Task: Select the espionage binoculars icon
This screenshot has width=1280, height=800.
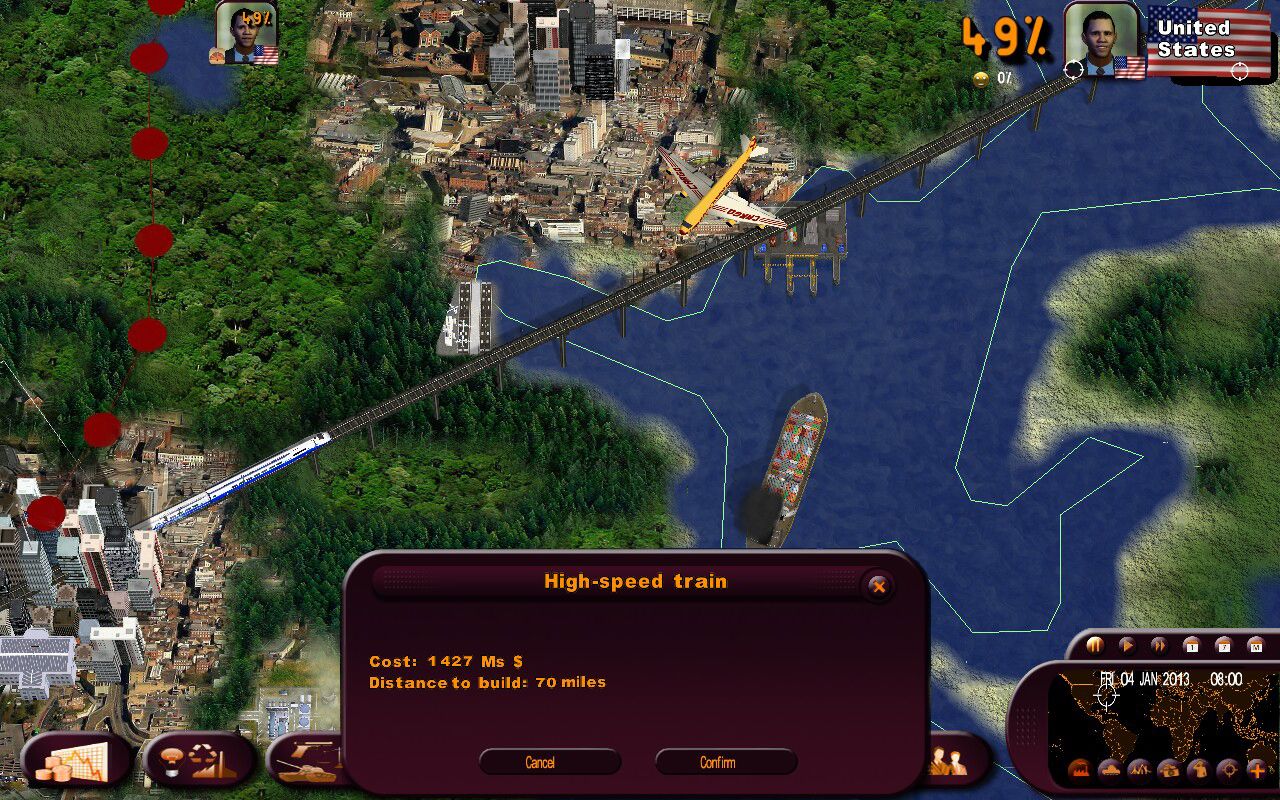Action: coord(1200,770)
